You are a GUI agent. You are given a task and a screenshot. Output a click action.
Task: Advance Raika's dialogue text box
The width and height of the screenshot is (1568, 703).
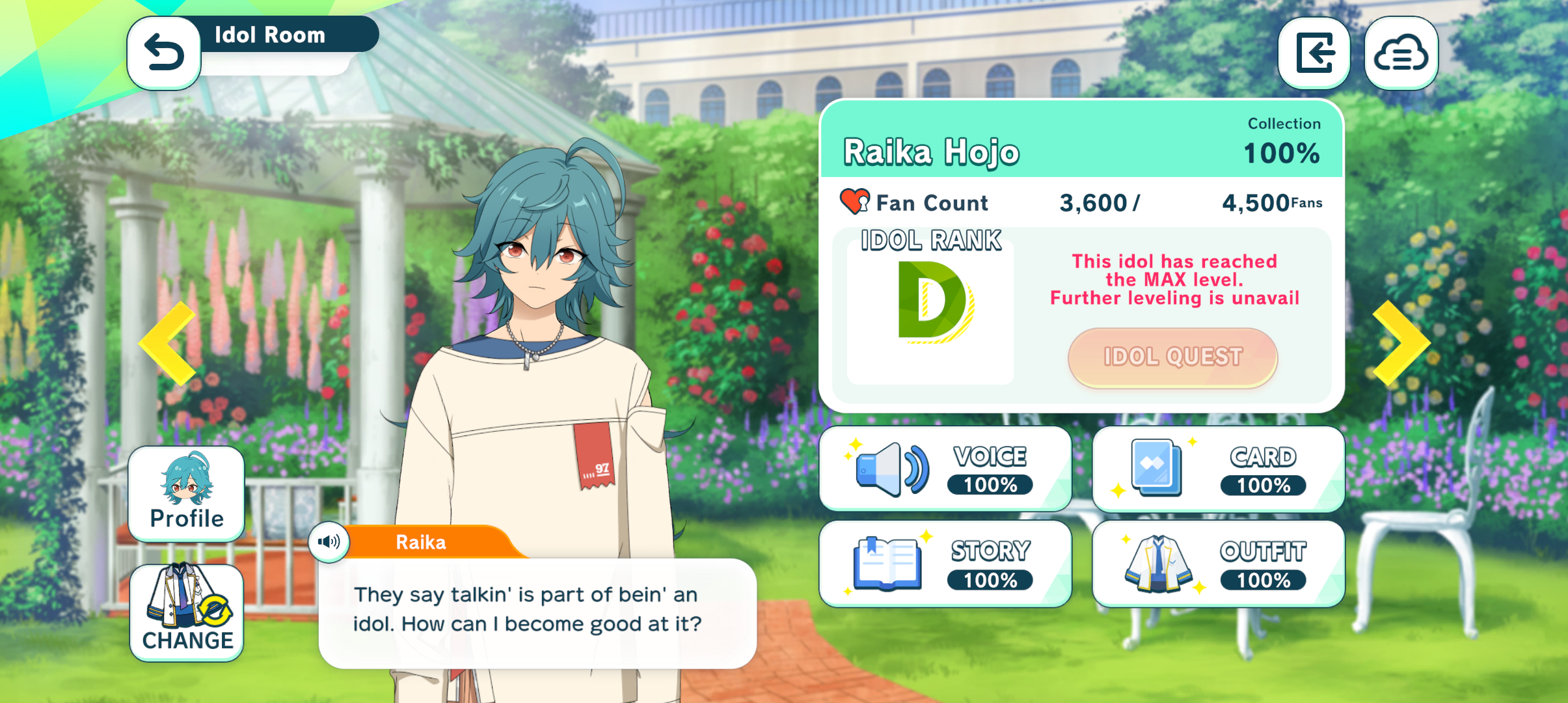click(537, 612)
